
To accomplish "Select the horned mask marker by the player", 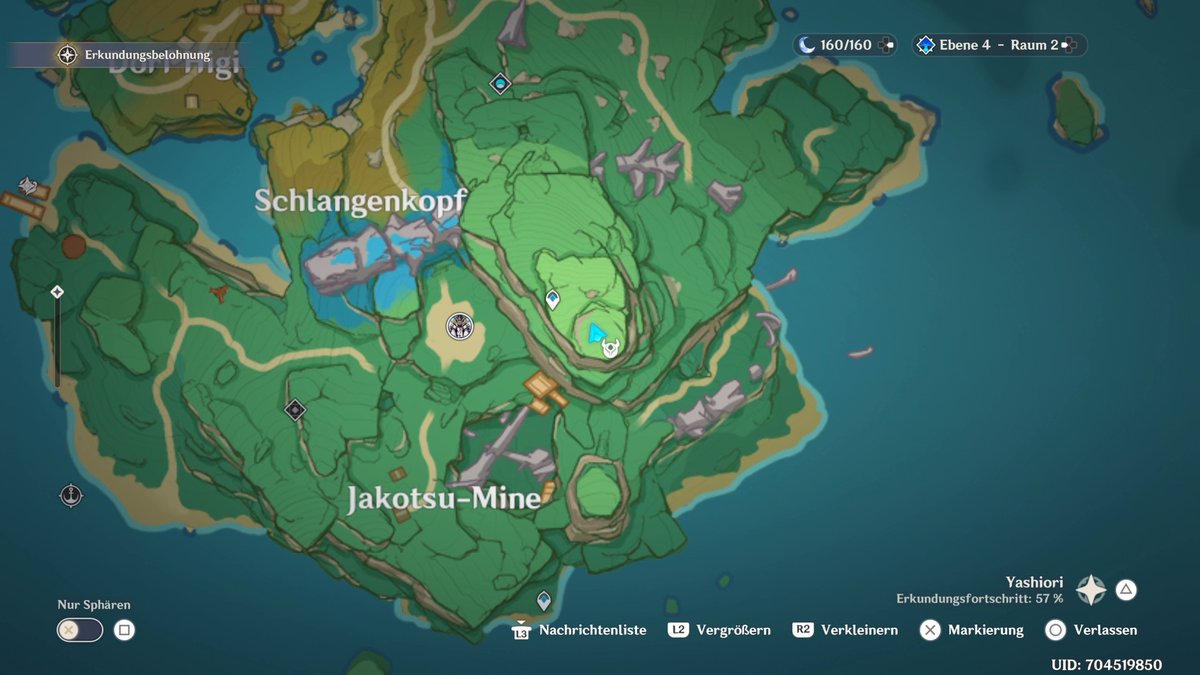I will (610, 348).
